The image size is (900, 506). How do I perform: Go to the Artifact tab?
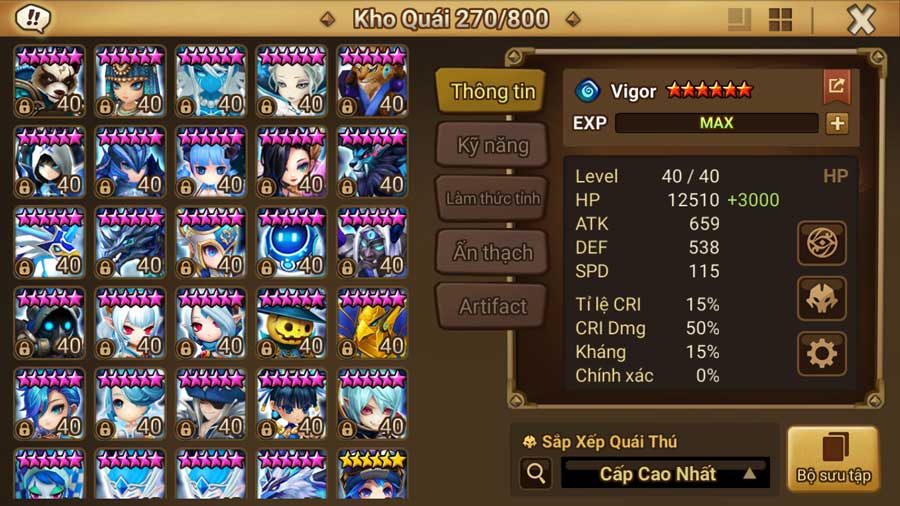click(x=492, y=306)
